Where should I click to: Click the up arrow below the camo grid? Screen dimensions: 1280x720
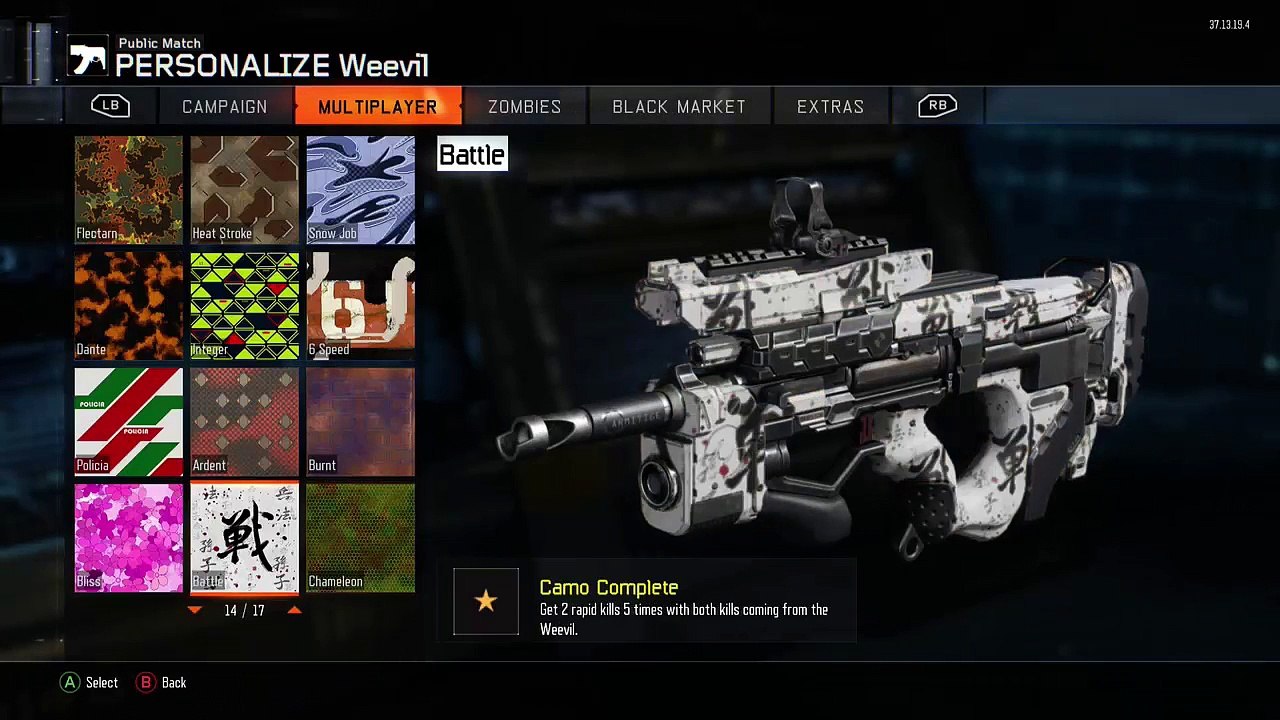point(294,610)
